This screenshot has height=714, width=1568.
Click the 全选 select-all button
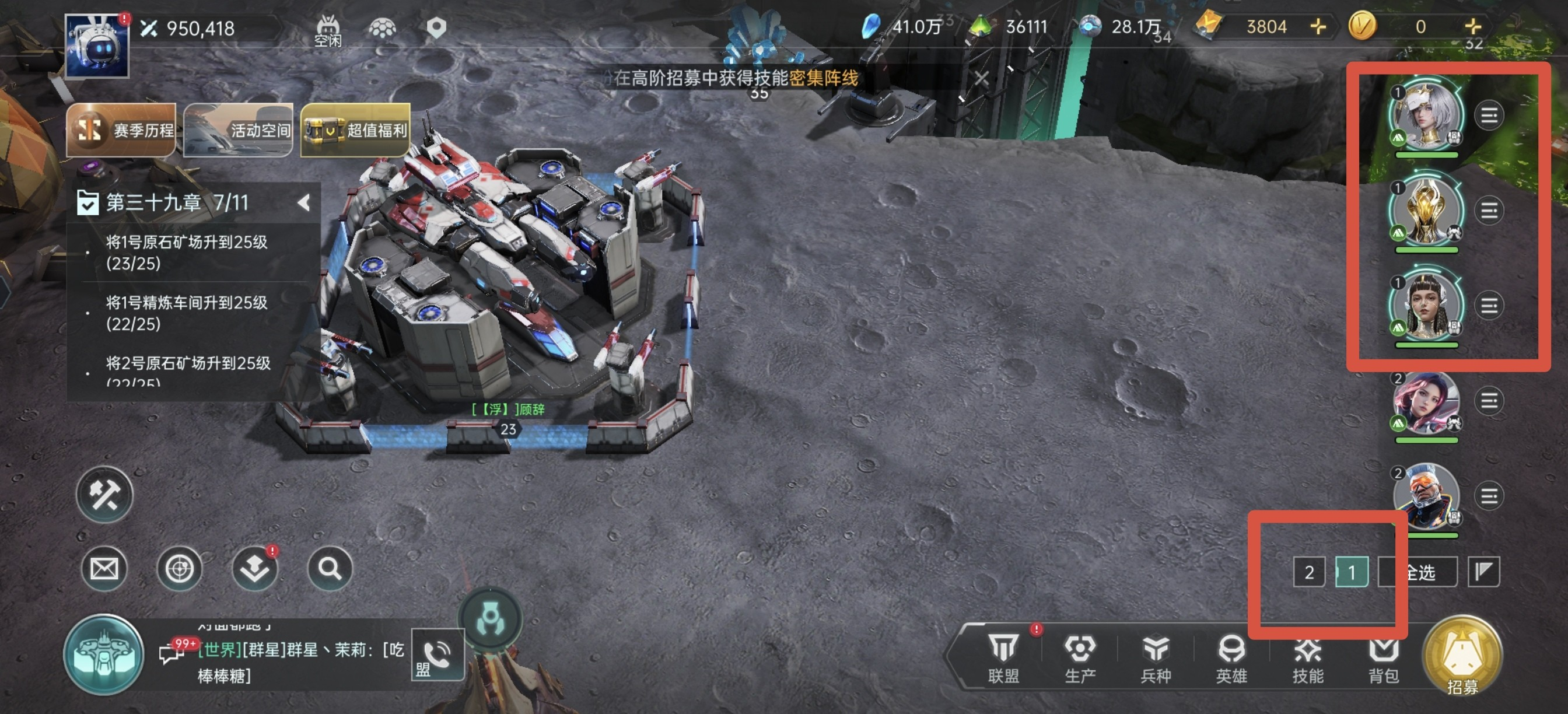[x=1419, y=572]
